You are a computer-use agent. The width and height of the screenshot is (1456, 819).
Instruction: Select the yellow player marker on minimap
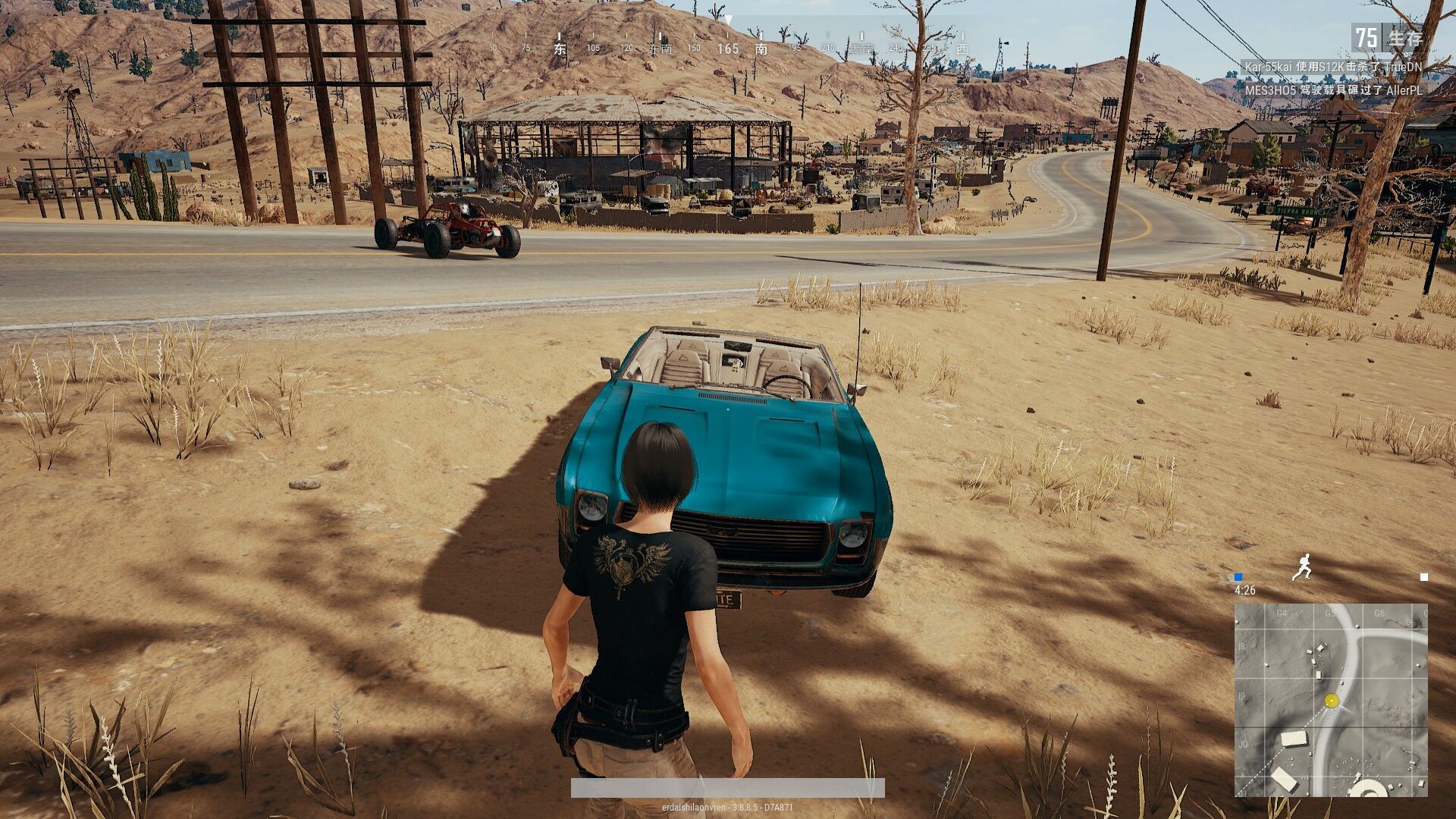coord(1332,701)
